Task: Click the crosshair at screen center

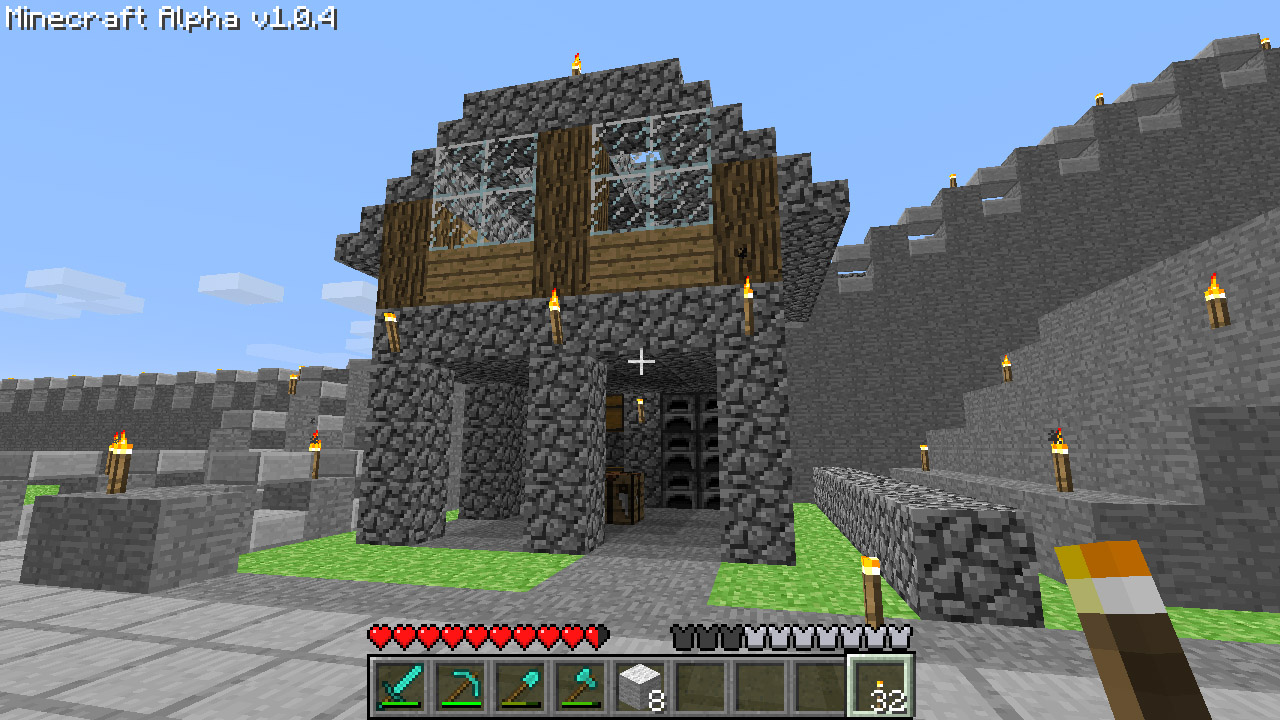Action: (640, 360)
